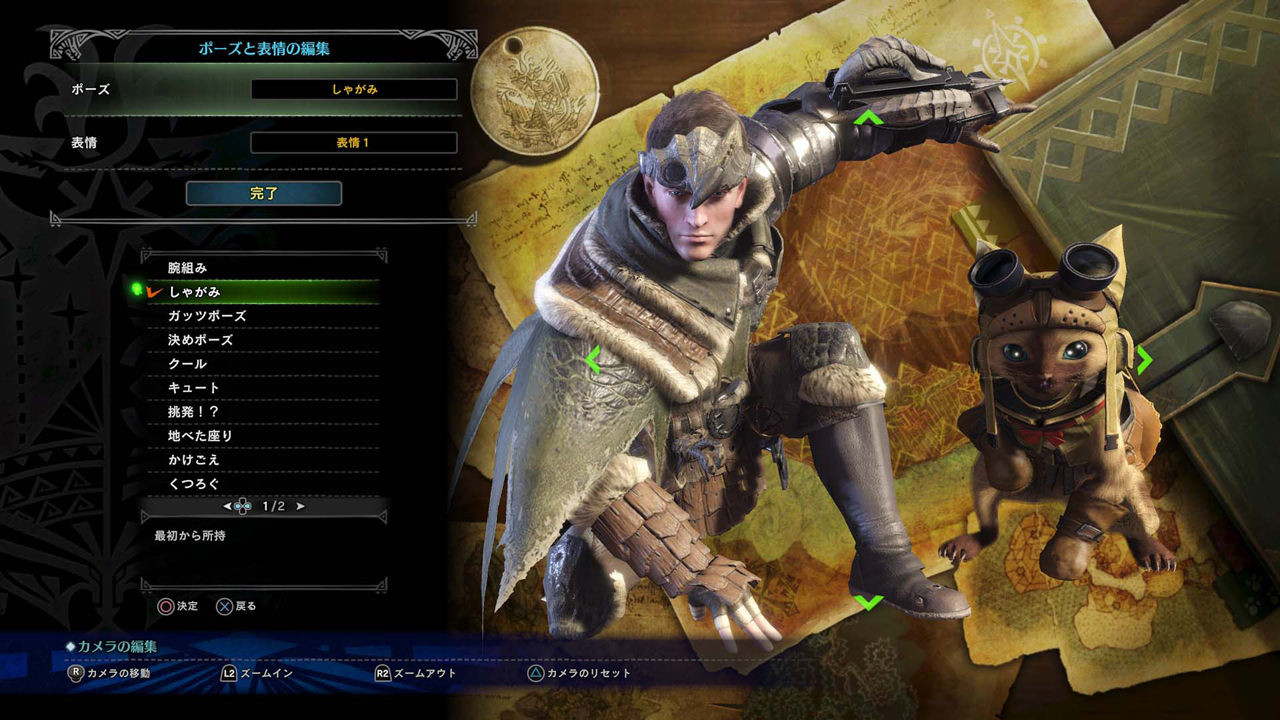Image resolution: width=1280 pixels, height=720 pixels.
Task: Choose the 地べた座り pose
Action: [x=262, y=436]
